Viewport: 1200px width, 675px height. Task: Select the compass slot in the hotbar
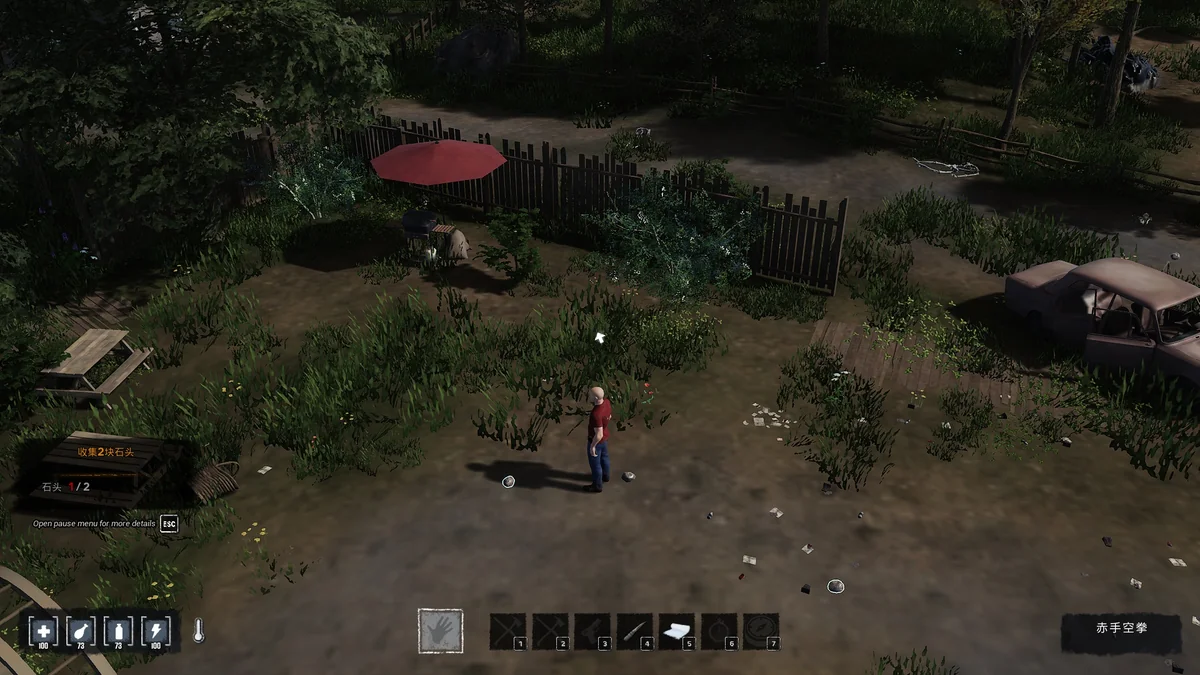[x=760, y=631]
